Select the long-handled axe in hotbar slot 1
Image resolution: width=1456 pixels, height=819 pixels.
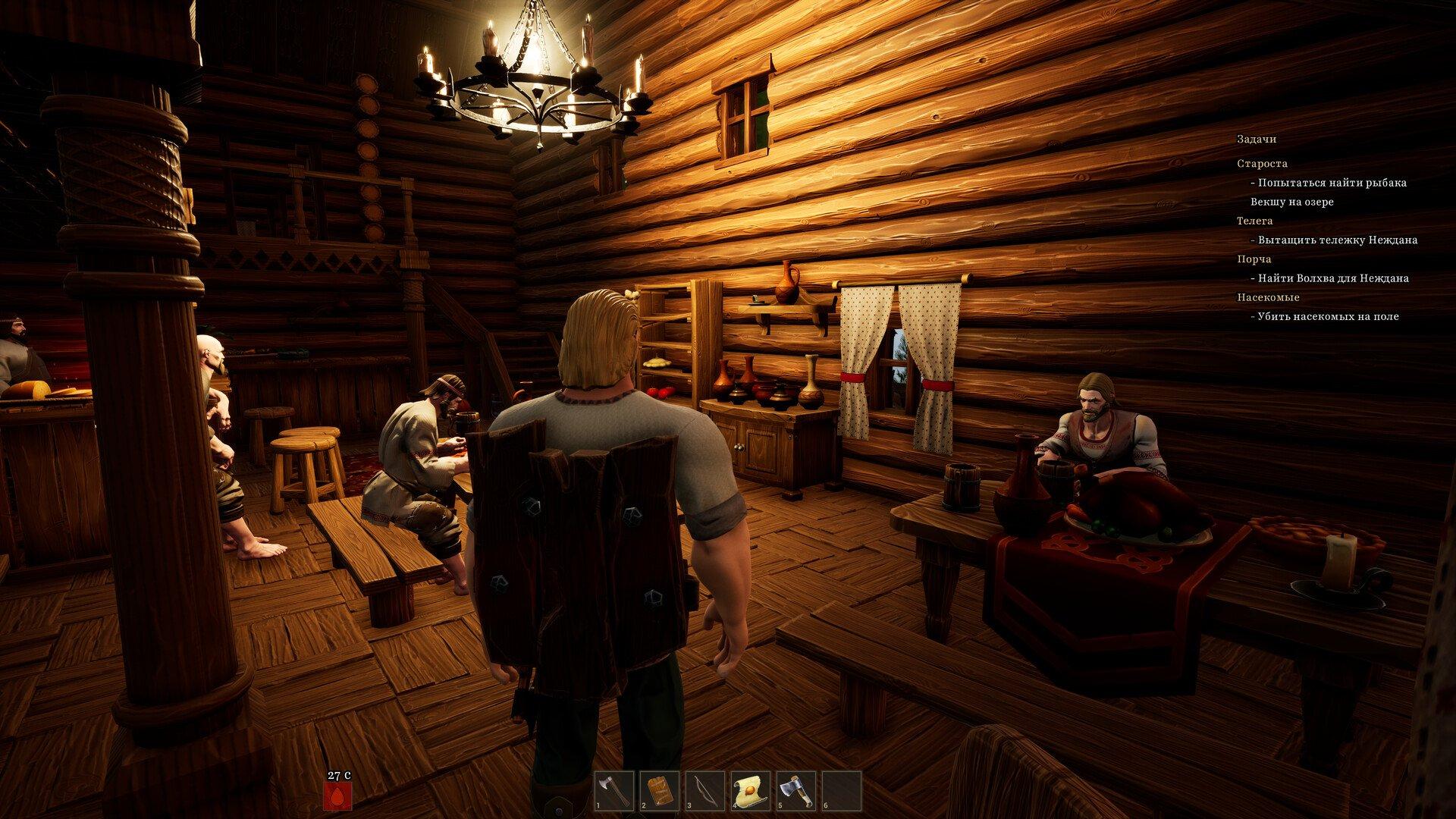point(614,791)
